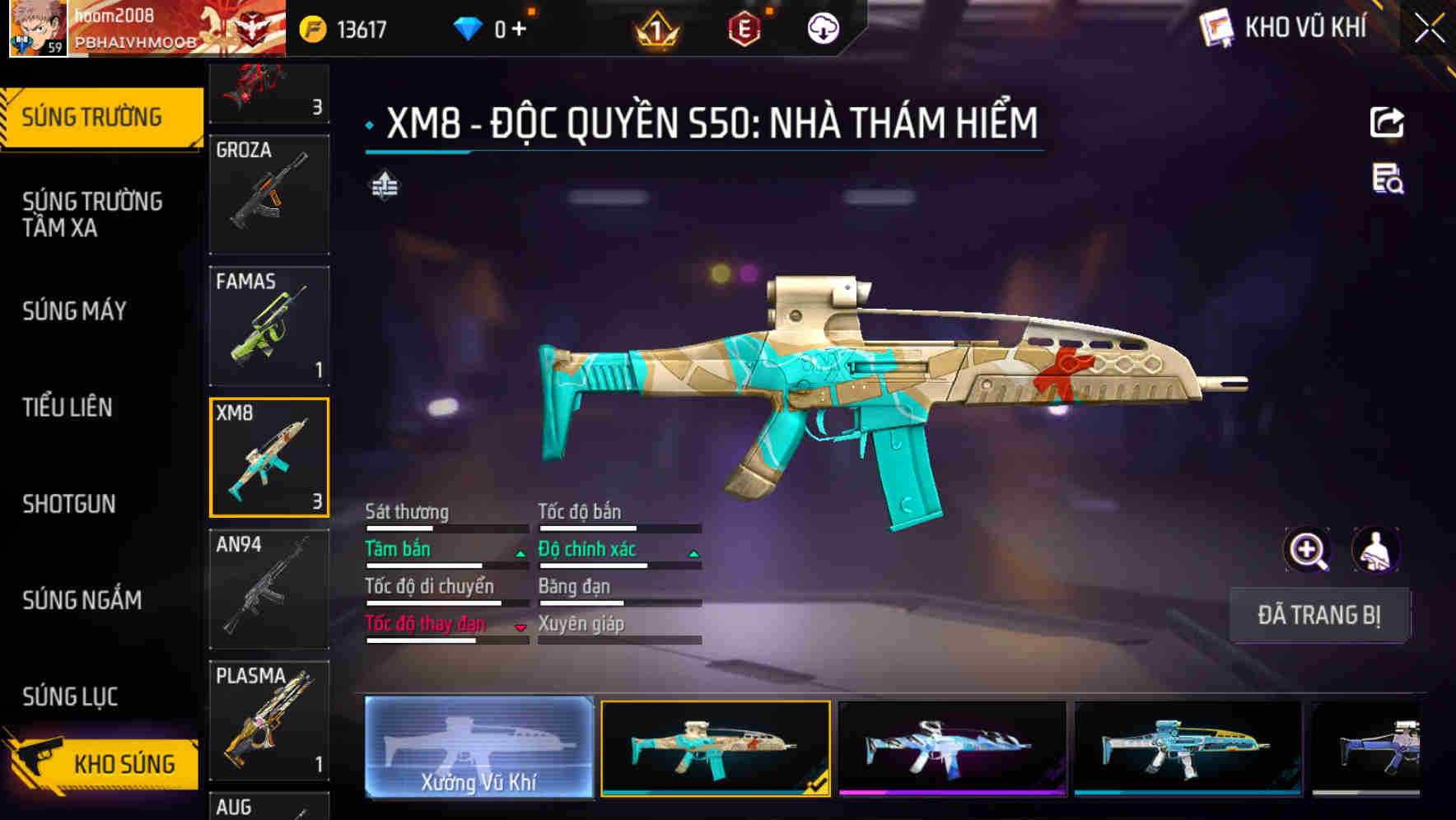Open the SHOTGUN weapon category

point(70,504)
